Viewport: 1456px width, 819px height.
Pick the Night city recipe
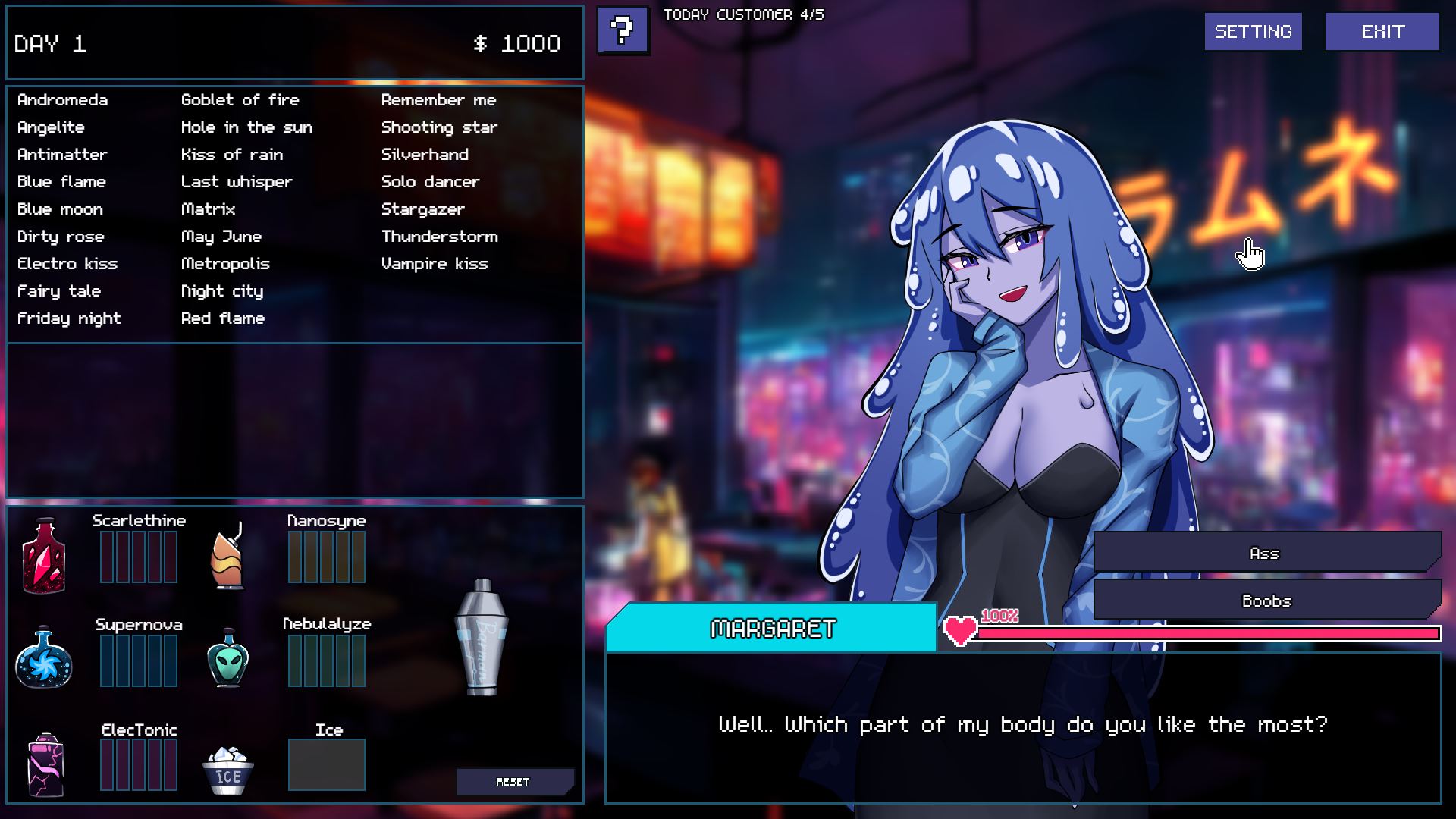pos(221,291)
